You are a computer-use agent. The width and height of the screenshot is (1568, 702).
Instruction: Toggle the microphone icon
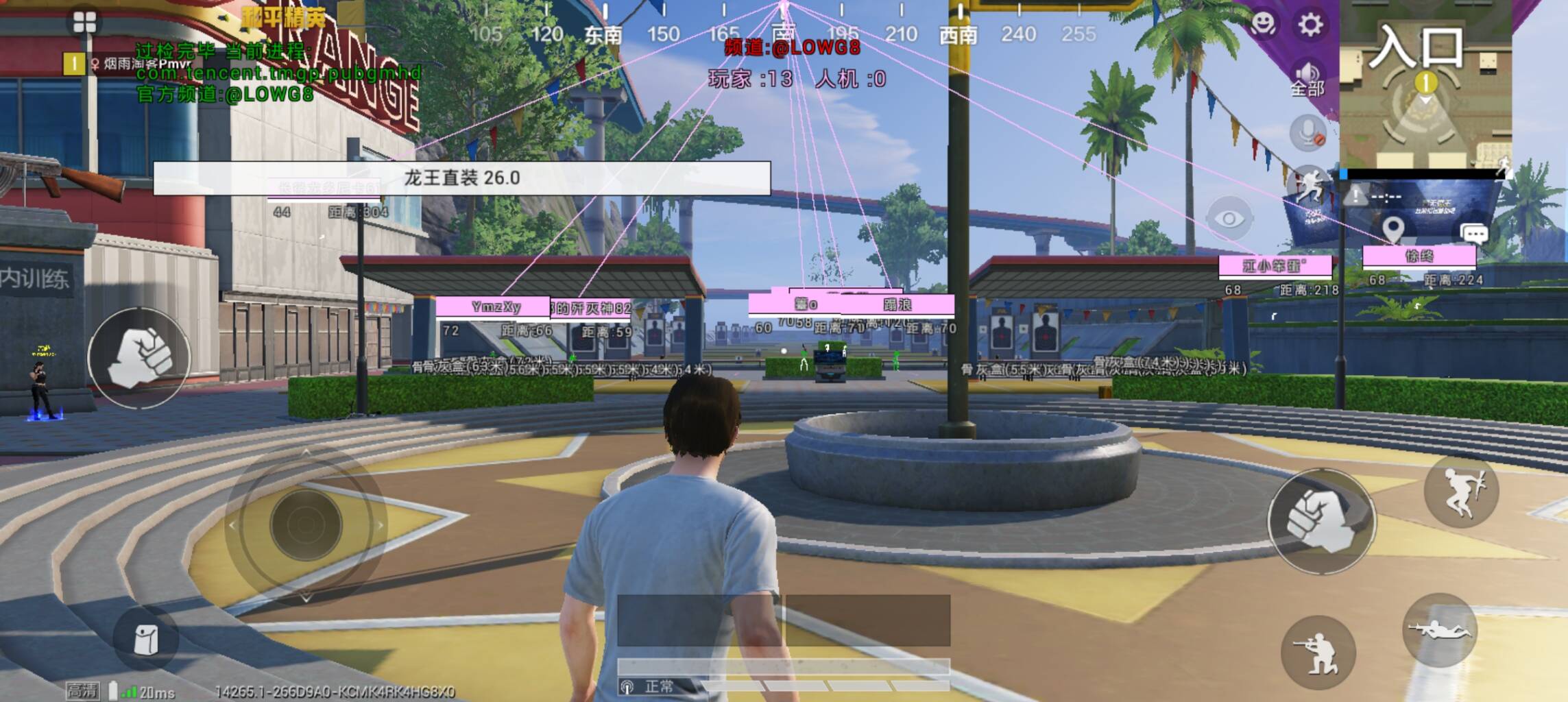point(1308,133)
